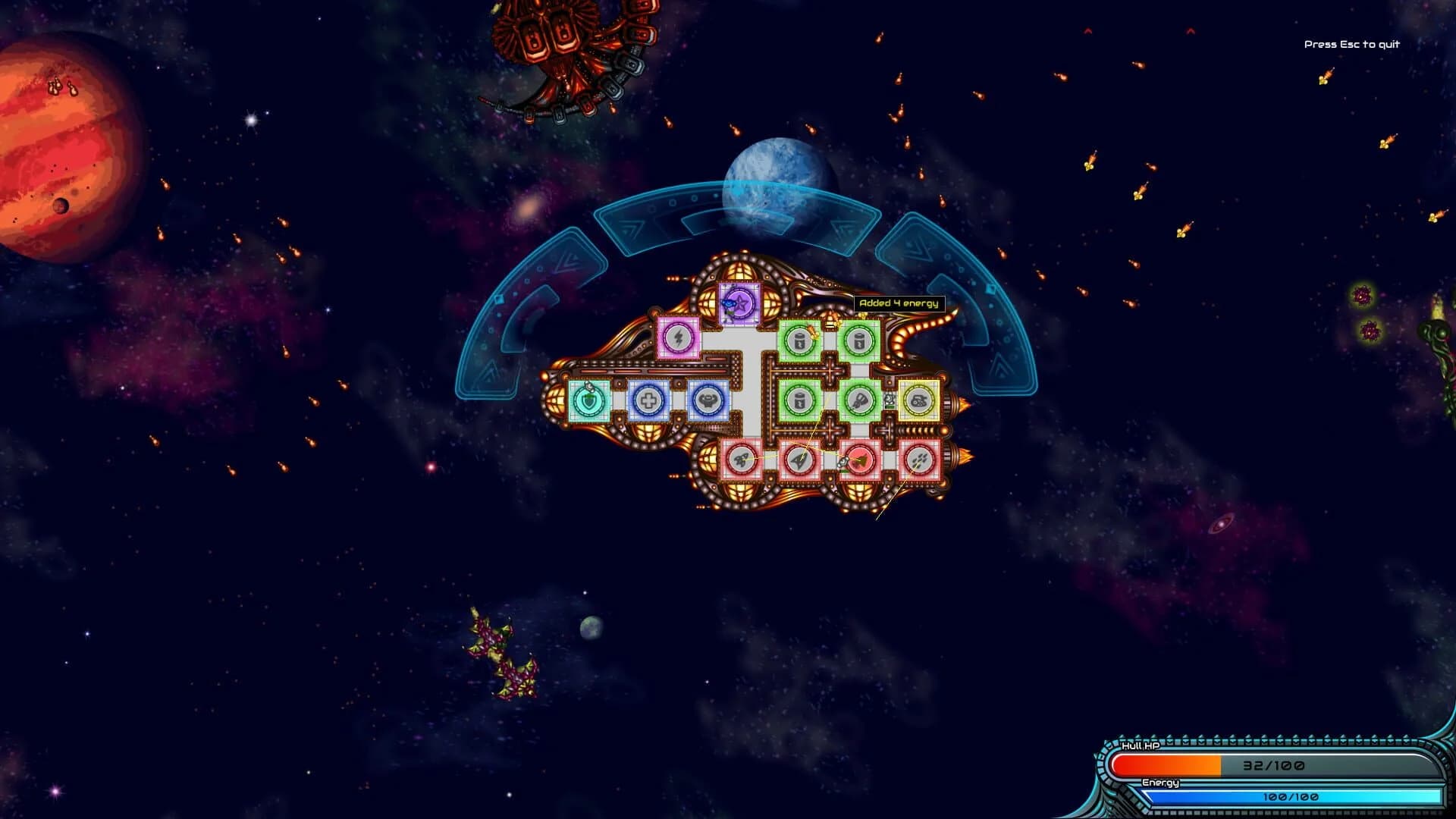The width and height of the screenshot is (1456, 819).
Task: Click the 'Press Esc to quit' label
Action: click(x=1351, y=45)
